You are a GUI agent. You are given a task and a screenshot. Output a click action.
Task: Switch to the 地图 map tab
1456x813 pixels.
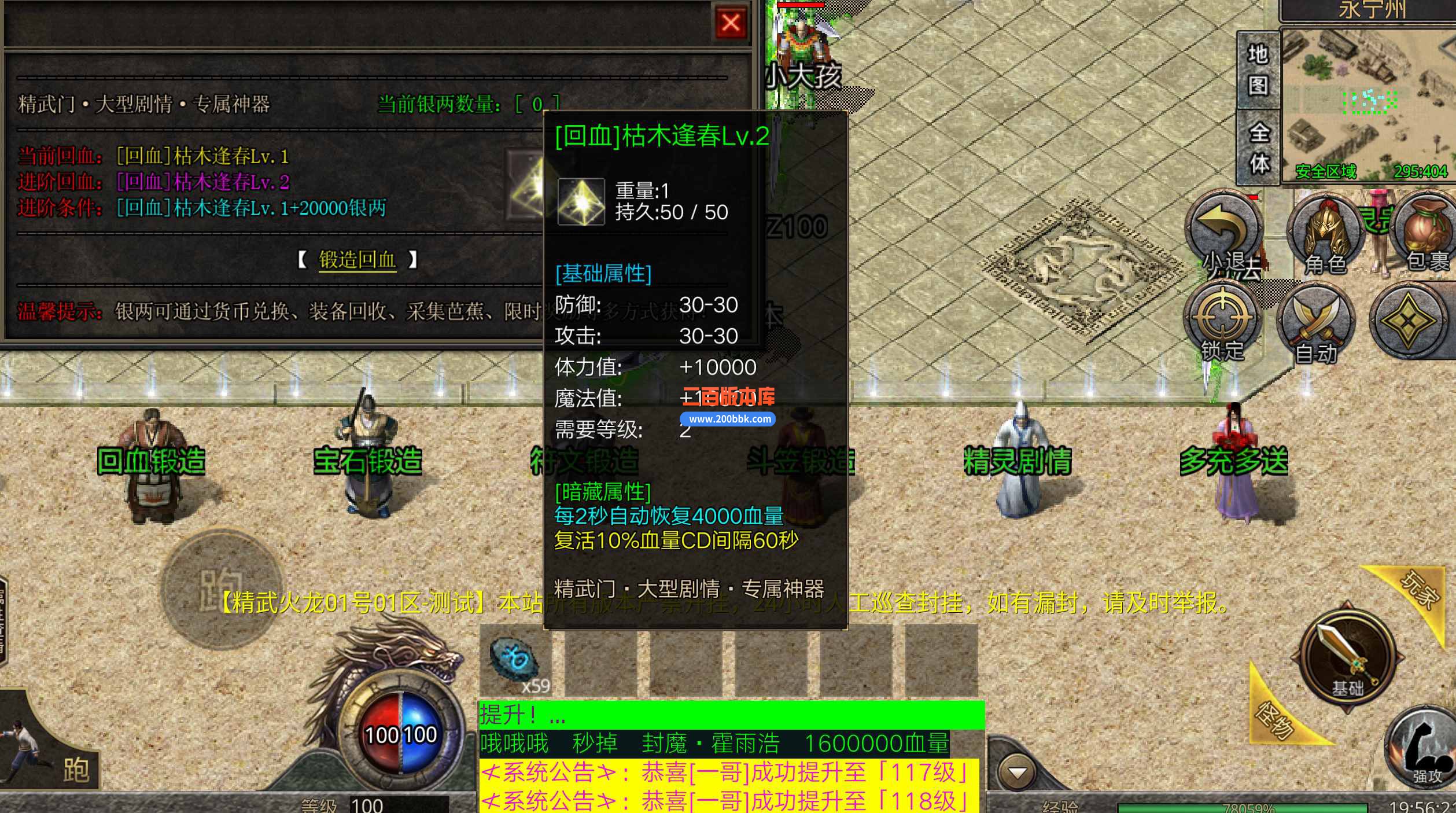pyautogui.click(x=1258, y=69)
